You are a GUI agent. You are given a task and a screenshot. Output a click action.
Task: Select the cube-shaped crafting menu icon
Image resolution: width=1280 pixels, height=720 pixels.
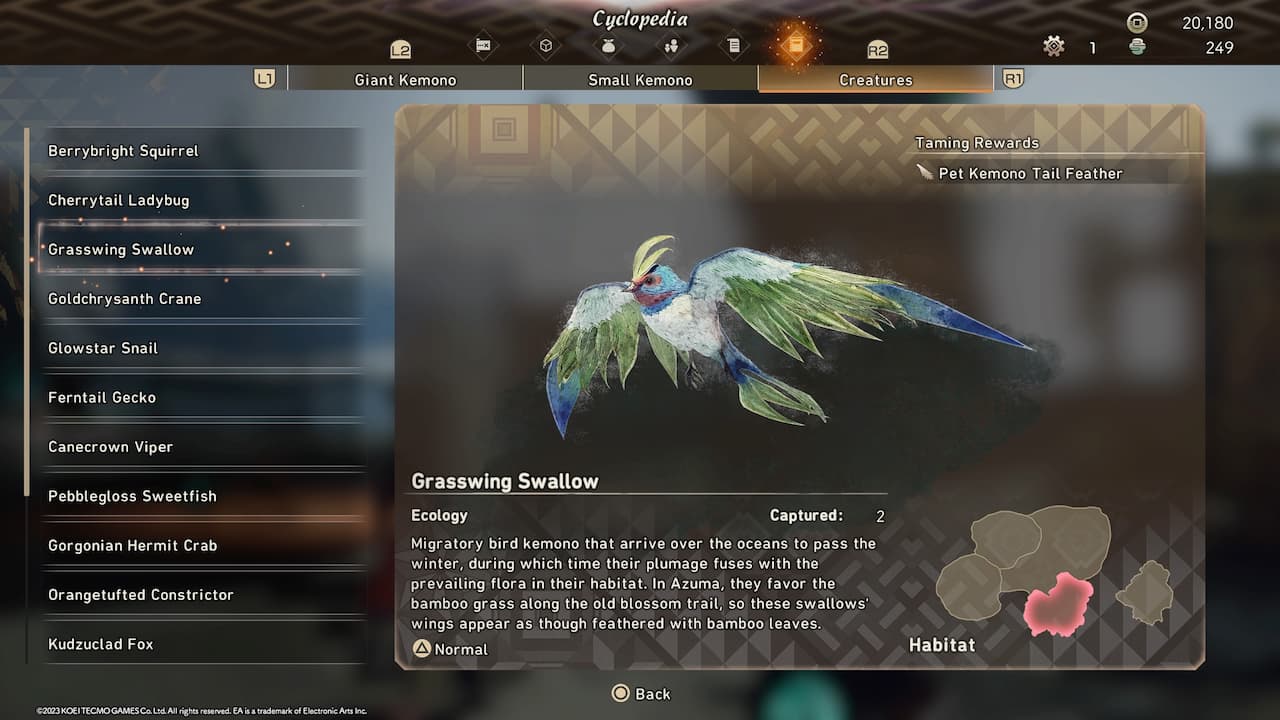point(547,45)
